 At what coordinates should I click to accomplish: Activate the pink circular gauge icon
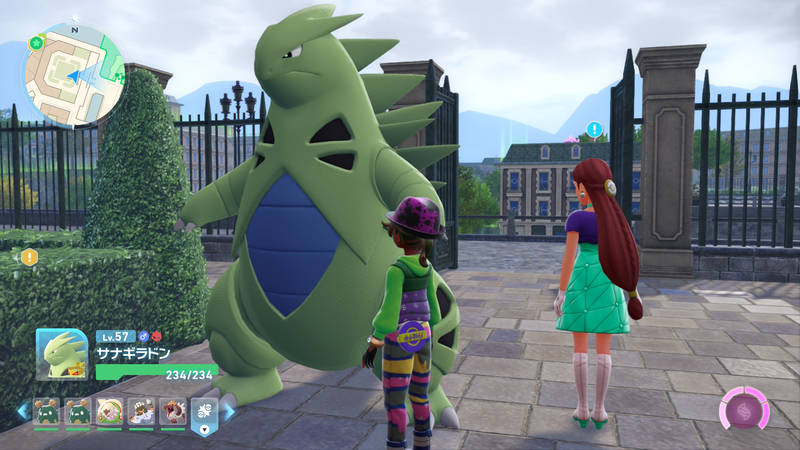743,410
